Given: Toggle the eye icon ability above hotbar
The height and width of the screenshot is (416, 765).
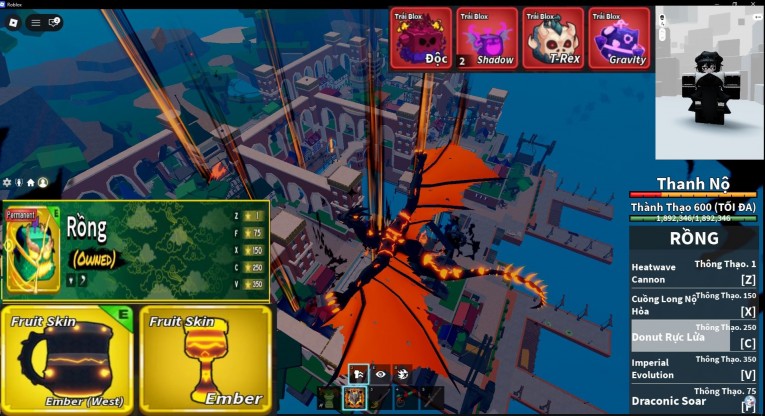Looking at the screenshot, I should pyautogui.click(x=380, y=372).
